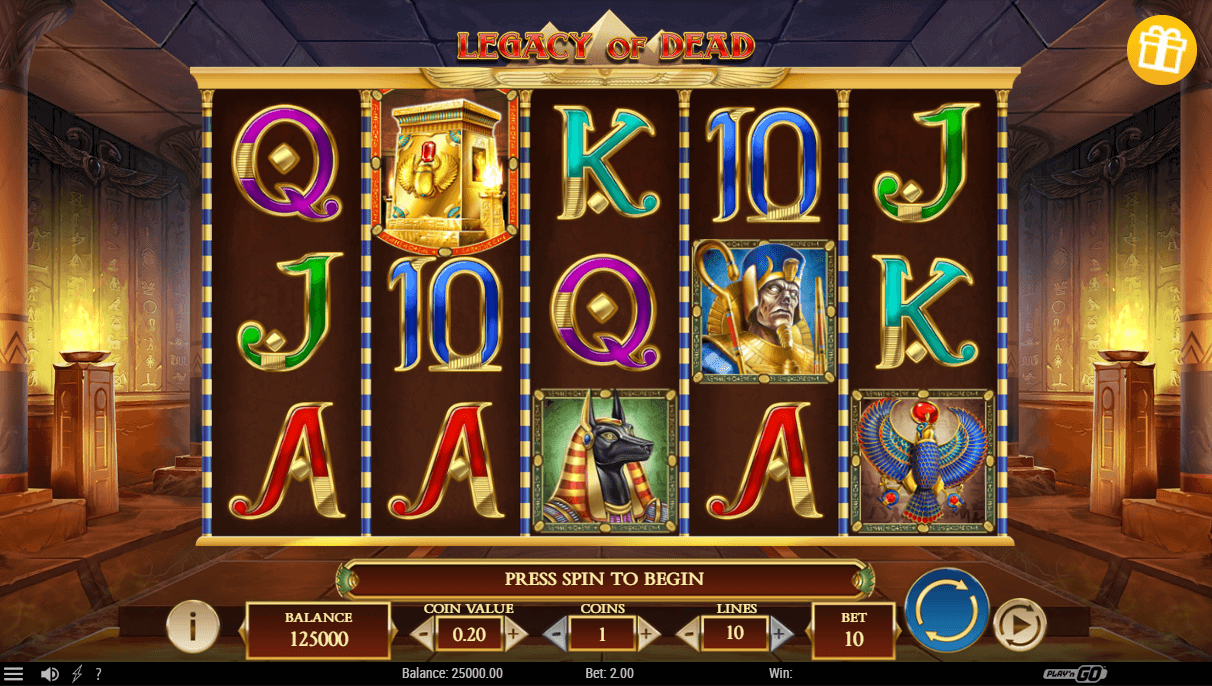The height and width of the screenshot is (686, 1212).
Task: Spin the reels with the blue button
Action: [946, 611]
